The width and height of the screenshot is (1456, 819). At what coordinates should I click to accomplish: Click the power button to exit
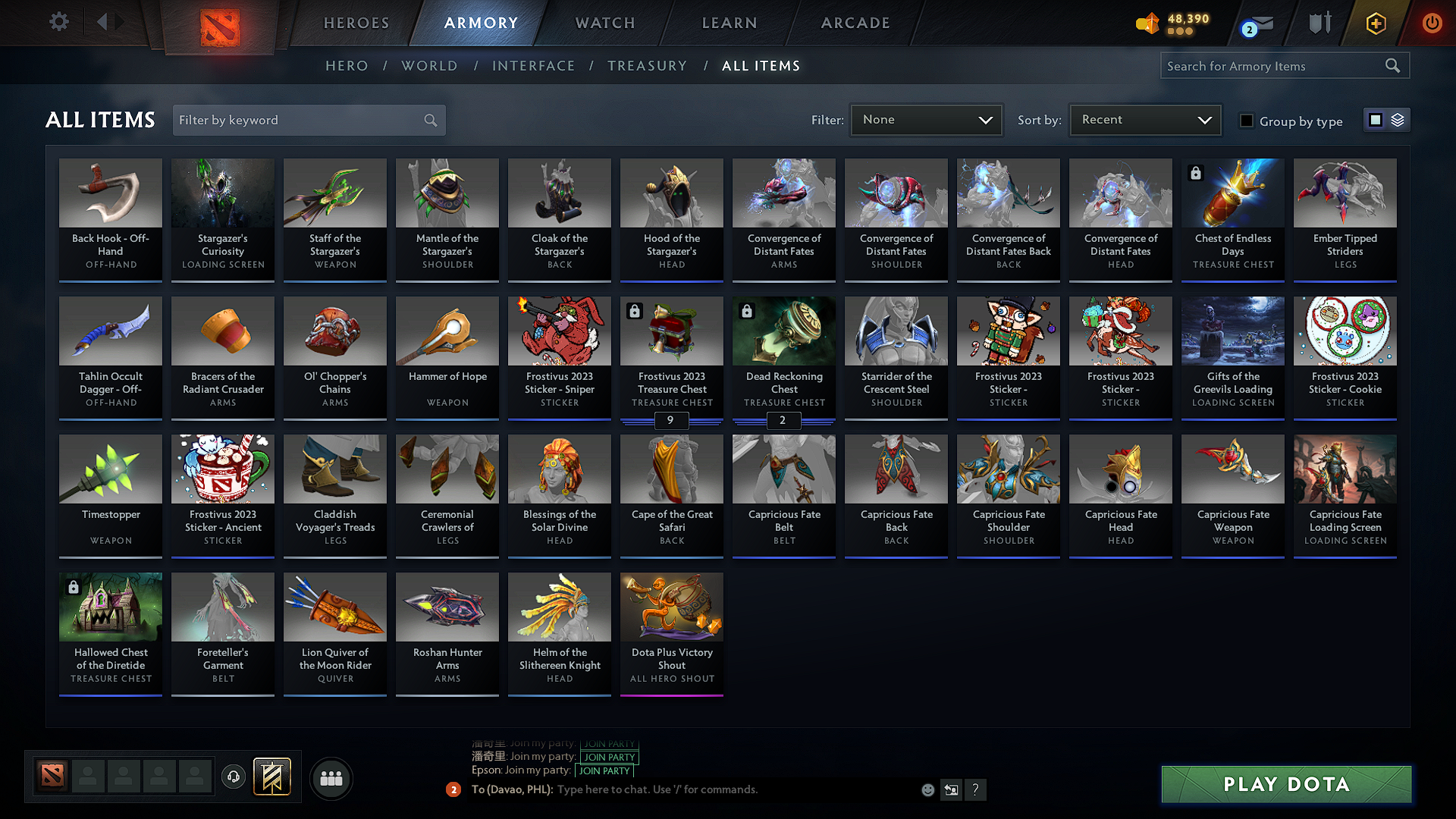point(1432,23)
